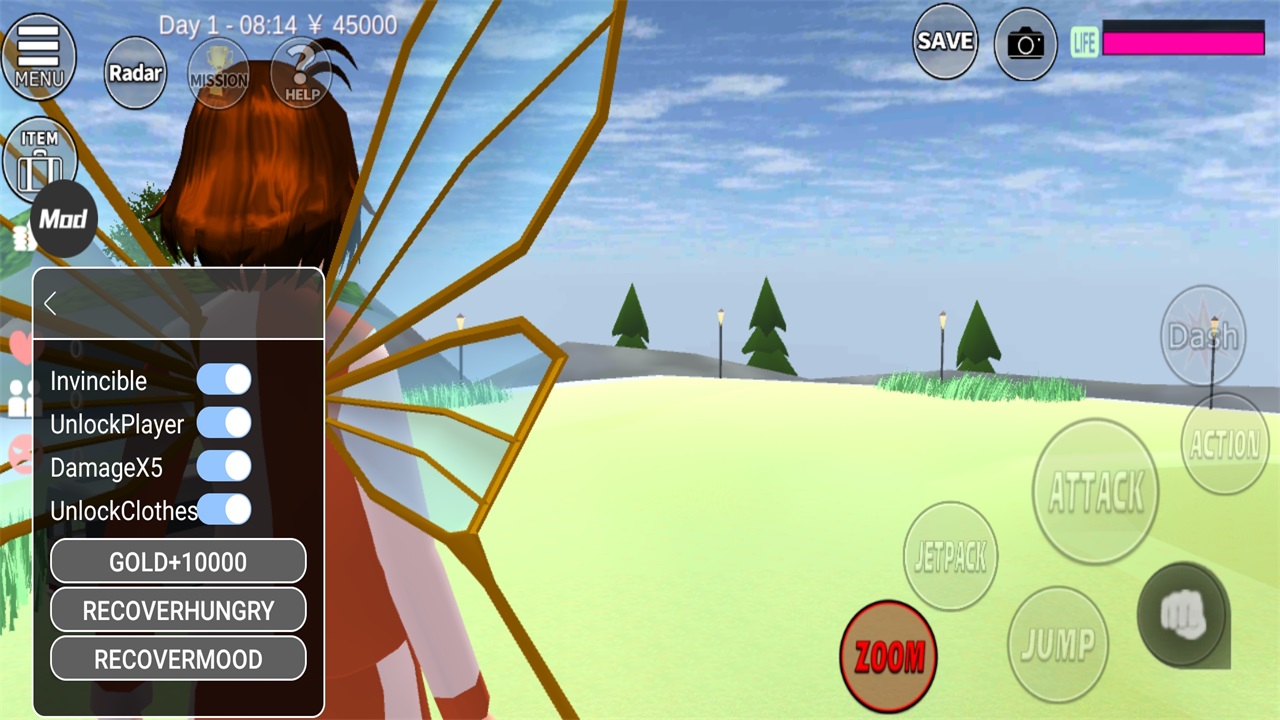Activate the JETPACK button
This screenshot has width=1280, height=720.
[x=950, y=556]
